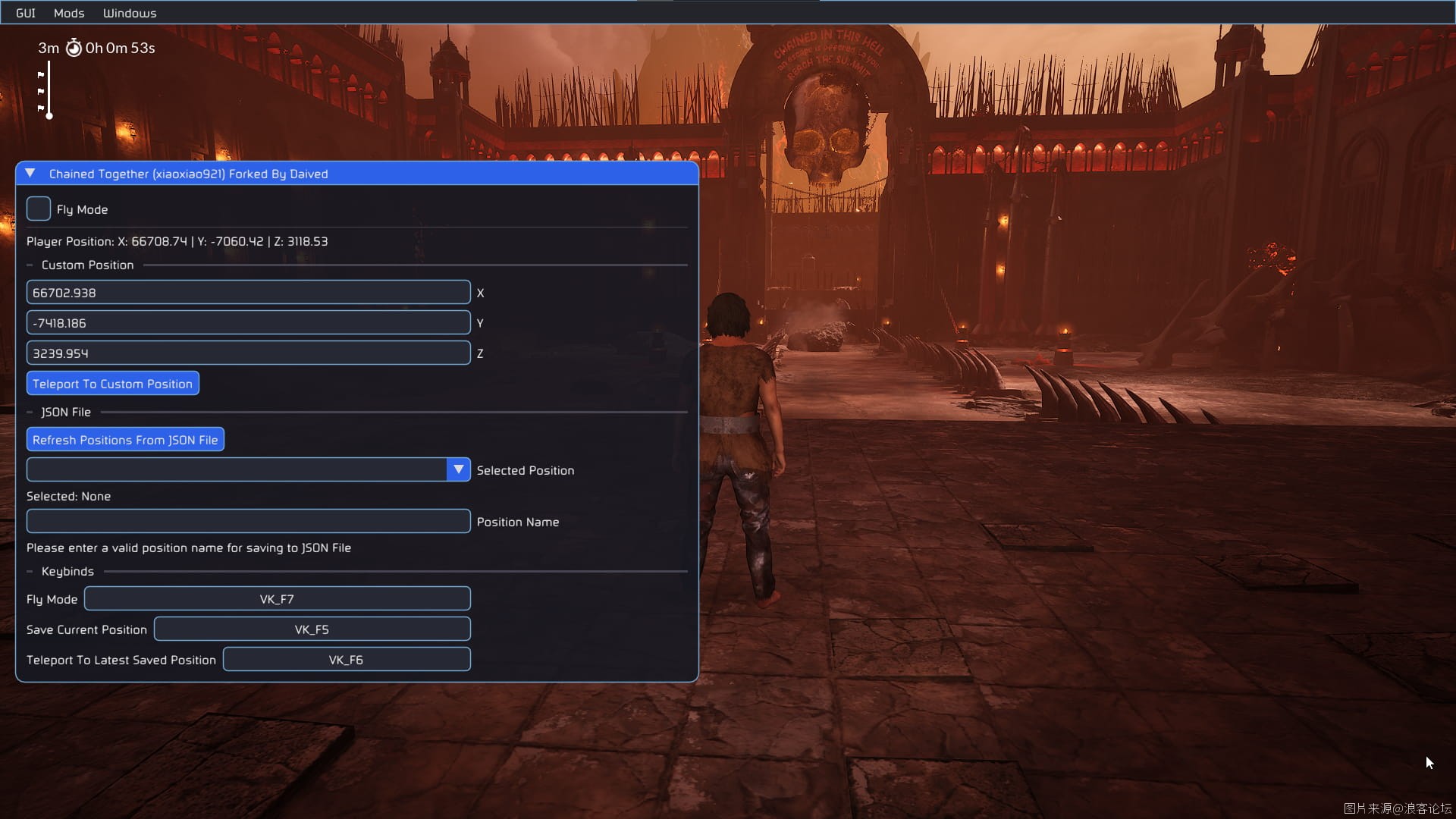Open the Selected Position dropdown

pos(458,470)
